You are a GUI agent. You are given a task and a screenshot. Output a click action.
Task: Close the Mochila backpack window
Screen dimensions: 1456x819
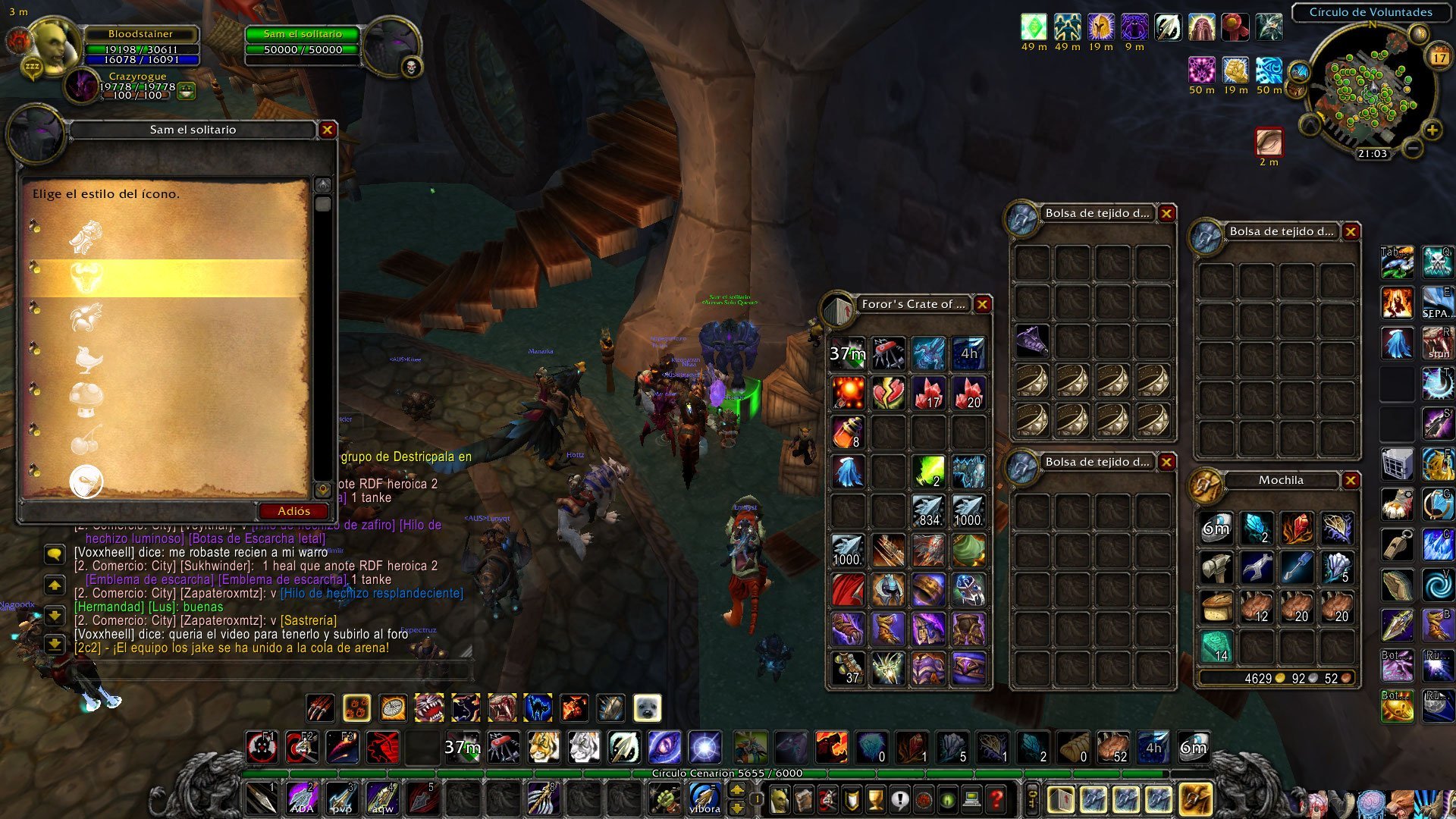click(x=1351, y=480)
